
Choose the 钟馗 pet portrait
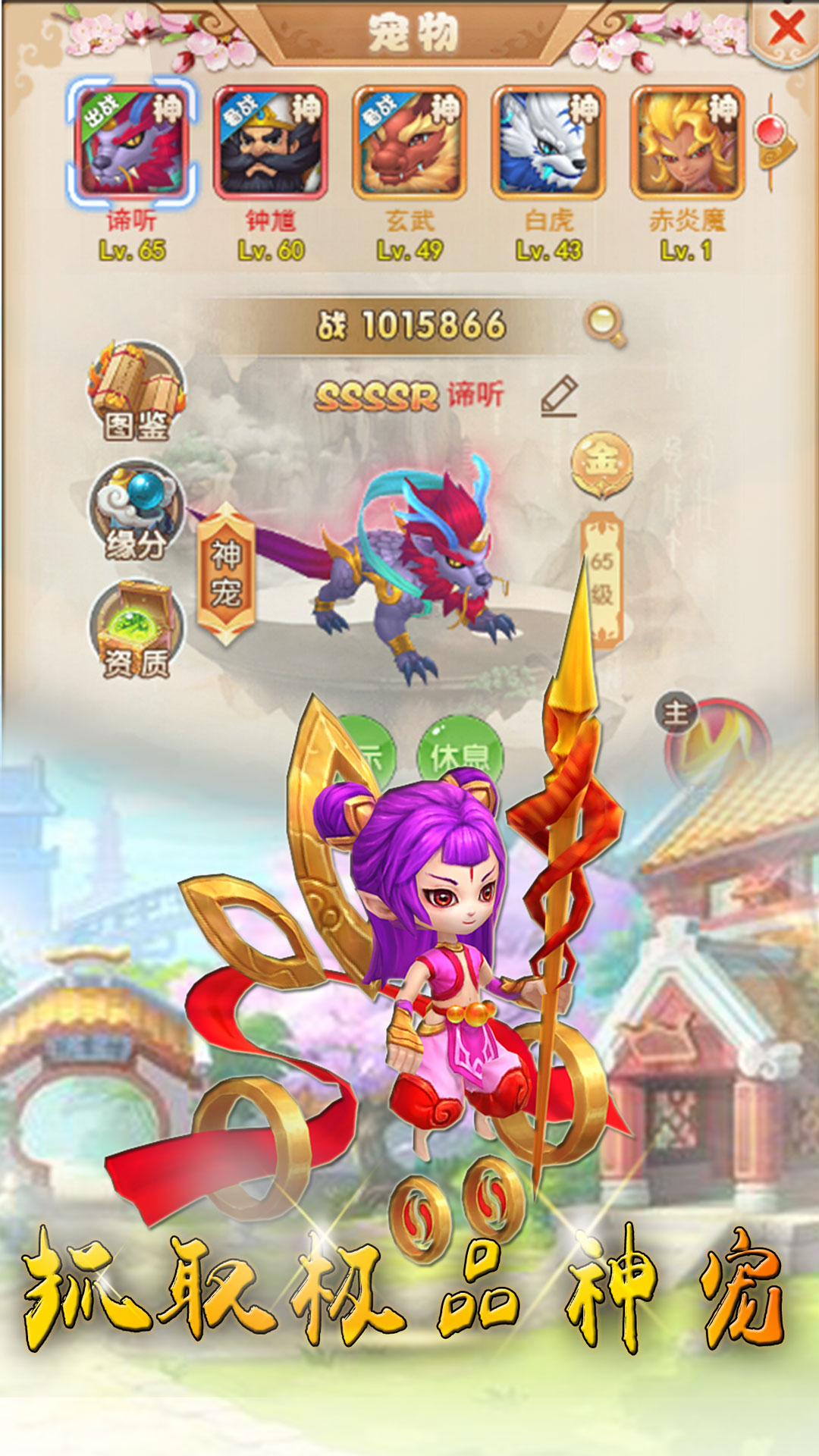(271, 143)
